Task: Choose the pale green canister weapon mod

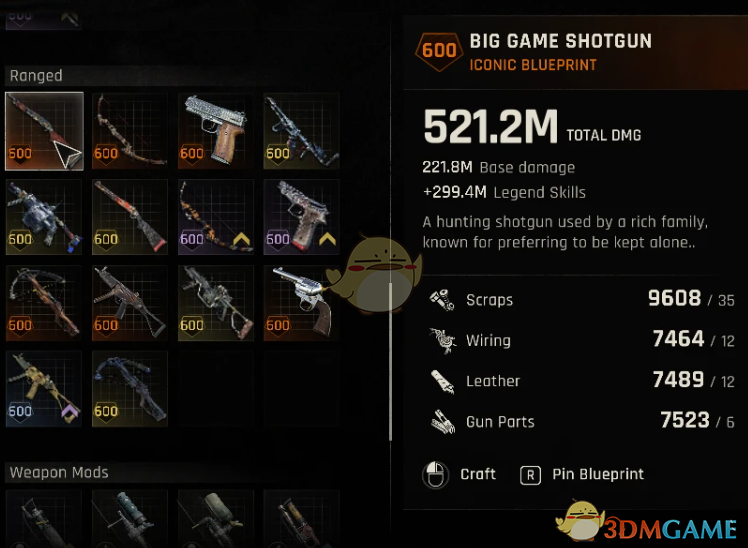Action: 215,518
